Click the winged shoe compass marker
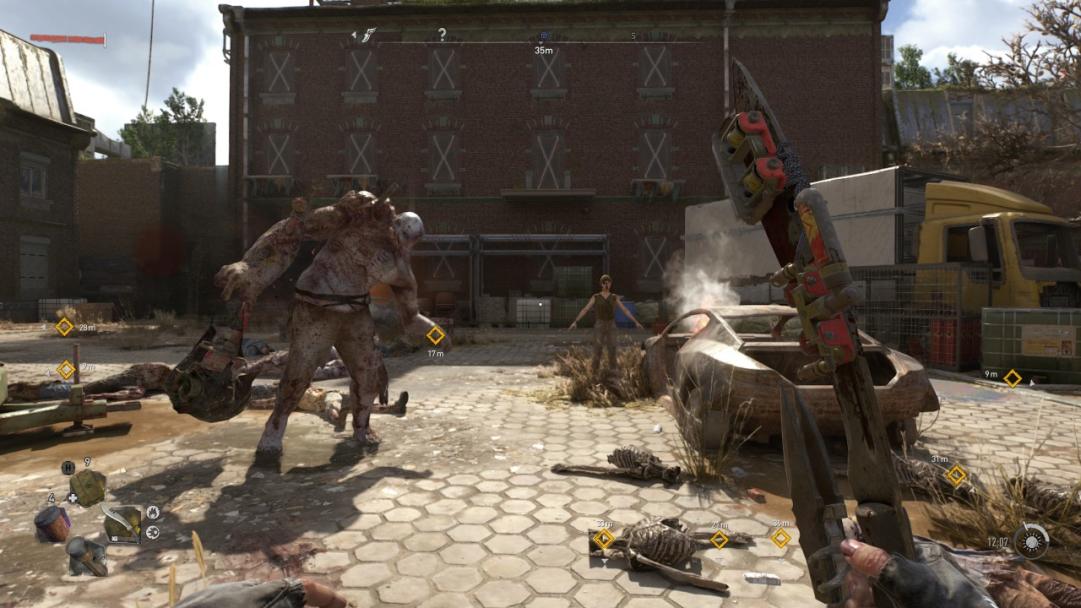The height and width of the screenshot is (608, 1081). click(366, 35)
